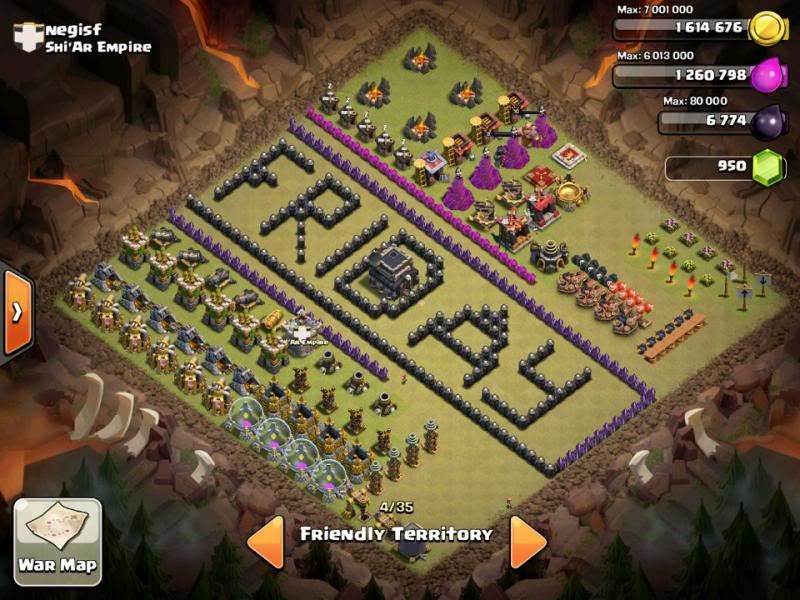Open the War Map

click(57, 541)
